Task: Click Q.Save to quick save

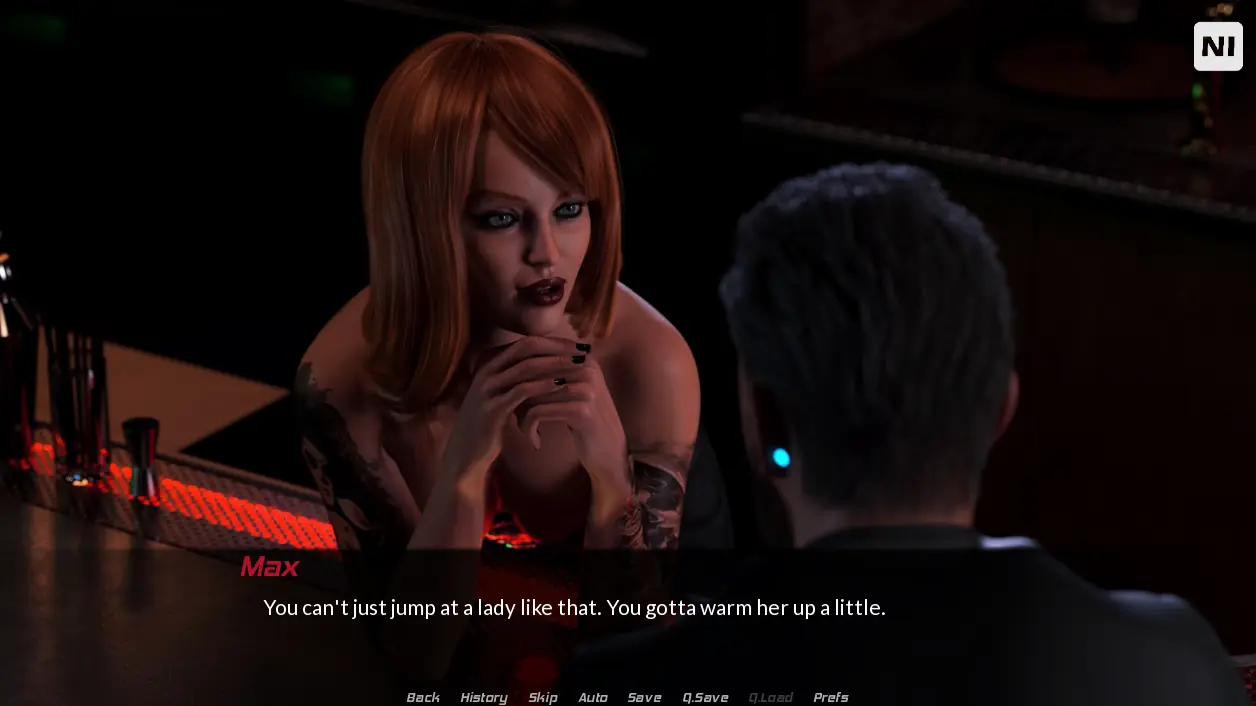Action: tap(705, 697)
